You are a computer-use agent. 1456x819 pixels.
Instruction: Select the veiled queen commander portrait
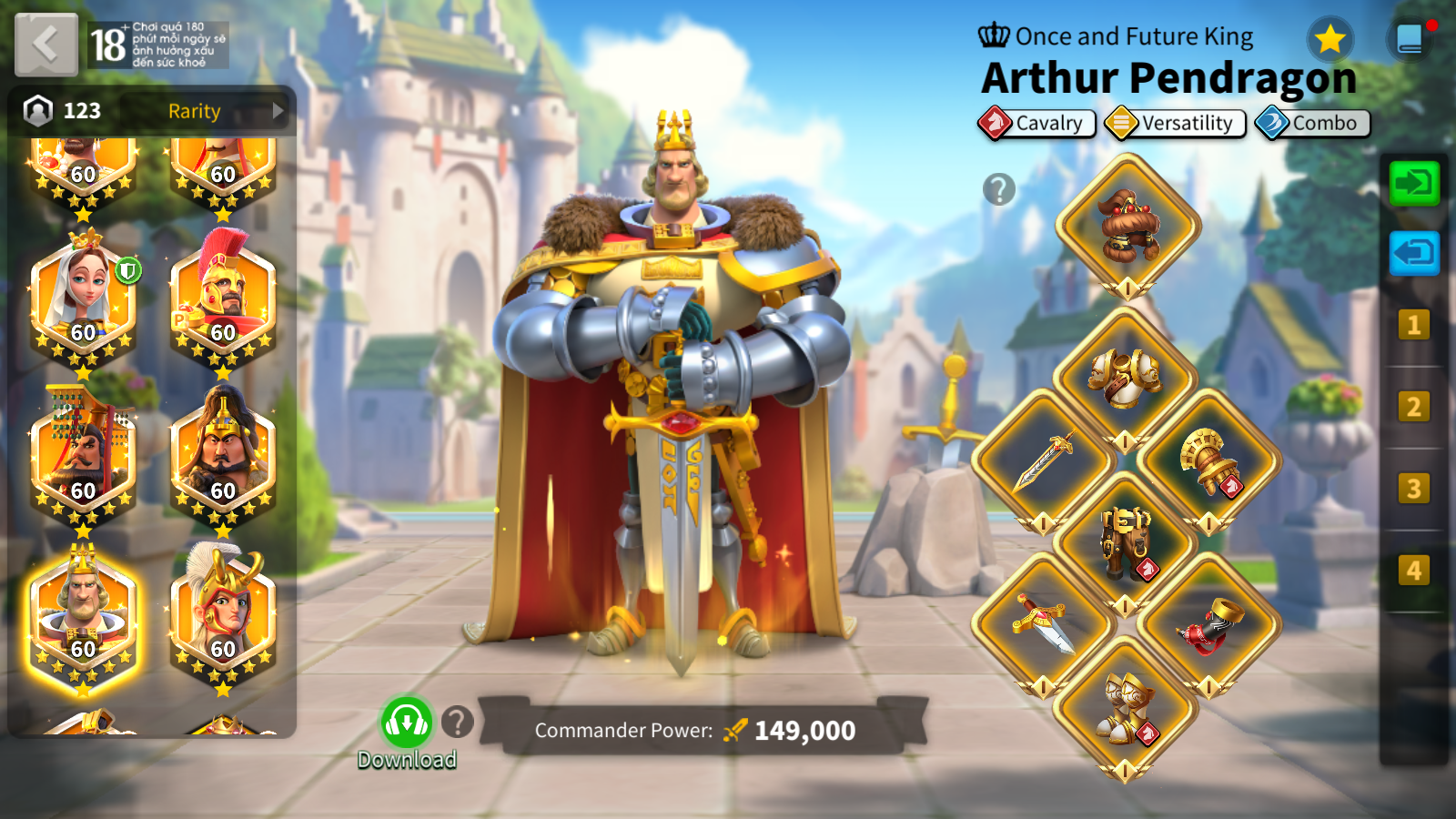pos(83,302)
